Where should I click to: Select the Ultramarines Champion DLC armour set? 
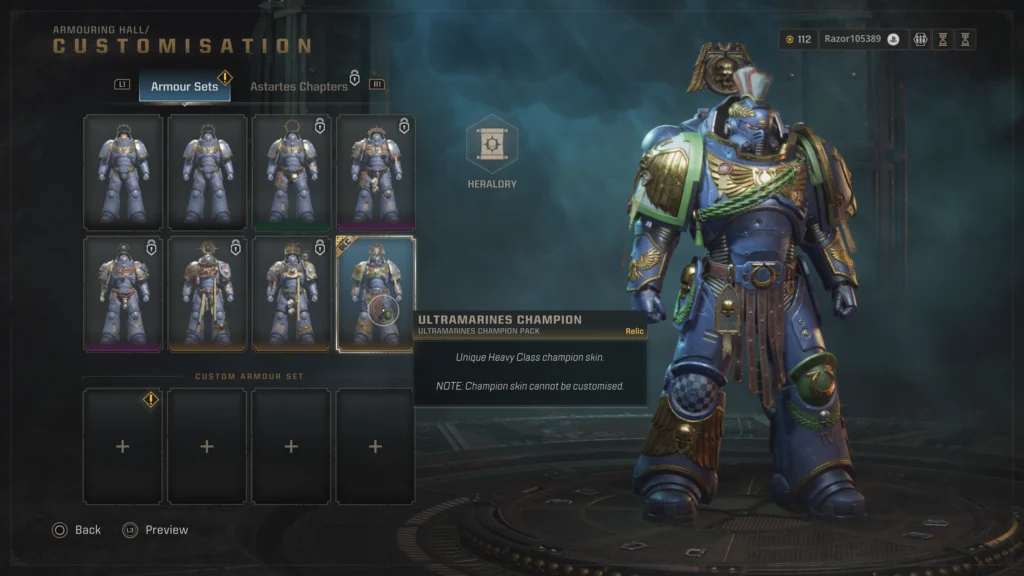tap(375, 293)
